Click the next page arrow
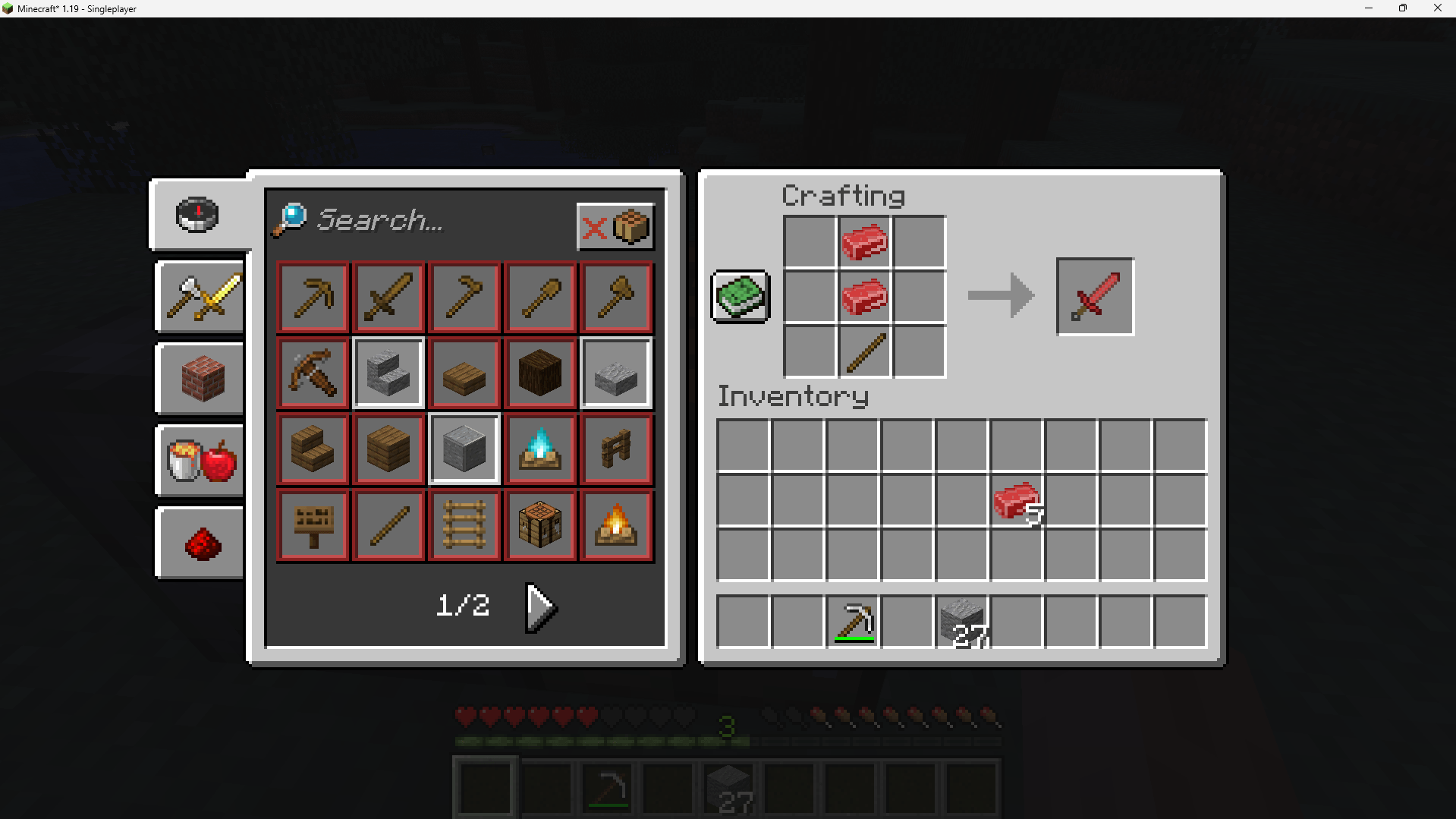 click(540, 606)
